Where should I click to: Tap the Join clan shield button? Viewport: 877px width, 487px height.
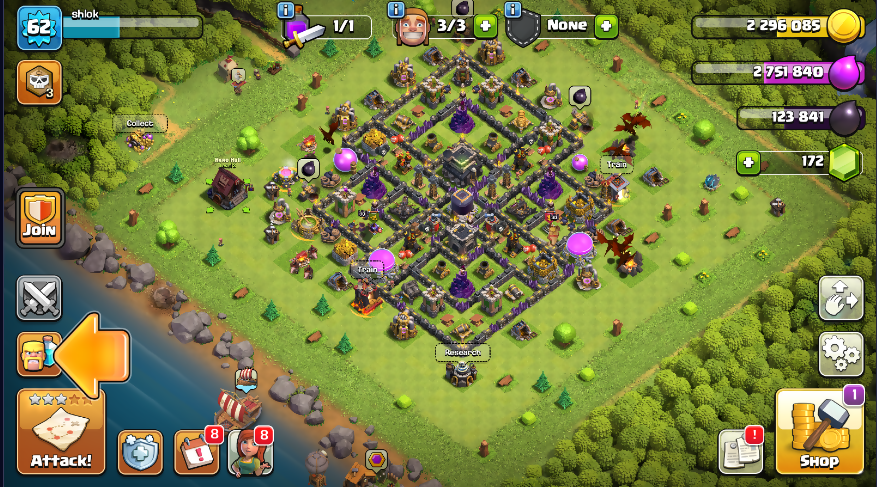click(40, 217)
